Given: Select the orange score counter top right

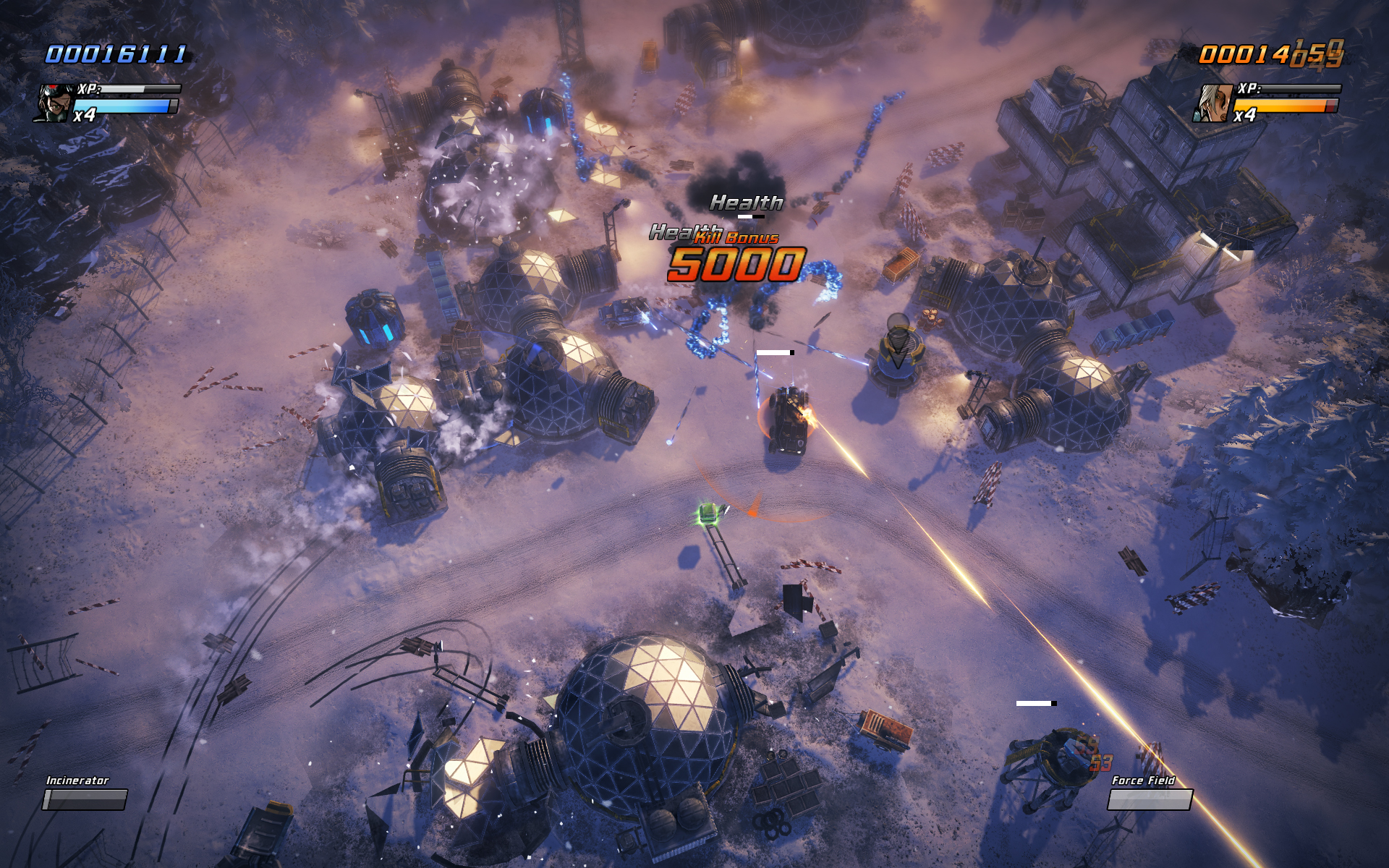Looking at the screenshot, I should tap(1273, 54).
